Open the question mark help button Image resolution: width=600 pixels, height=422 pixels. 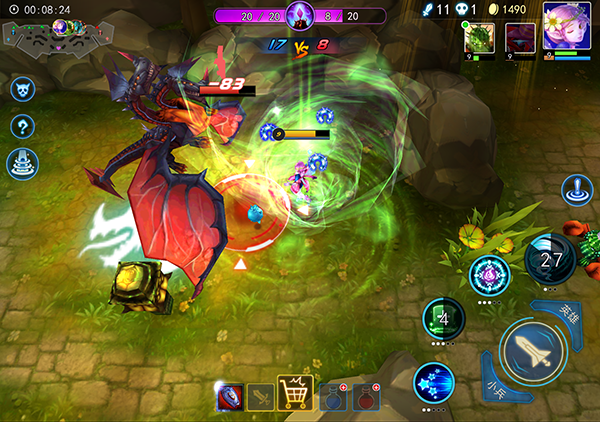point(22,126)
